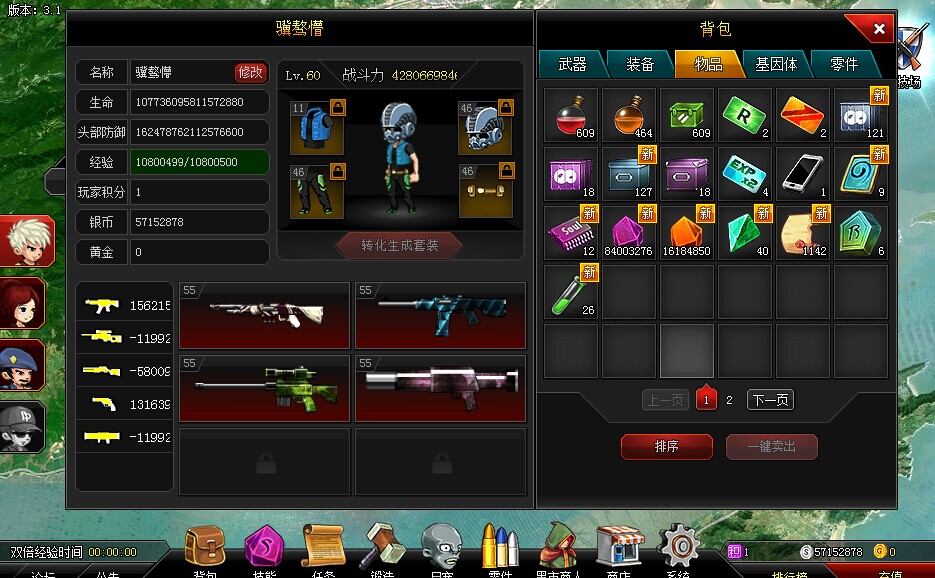Click the Soul chip item
This screenshot has width=935, height=578.
point(571,232)
